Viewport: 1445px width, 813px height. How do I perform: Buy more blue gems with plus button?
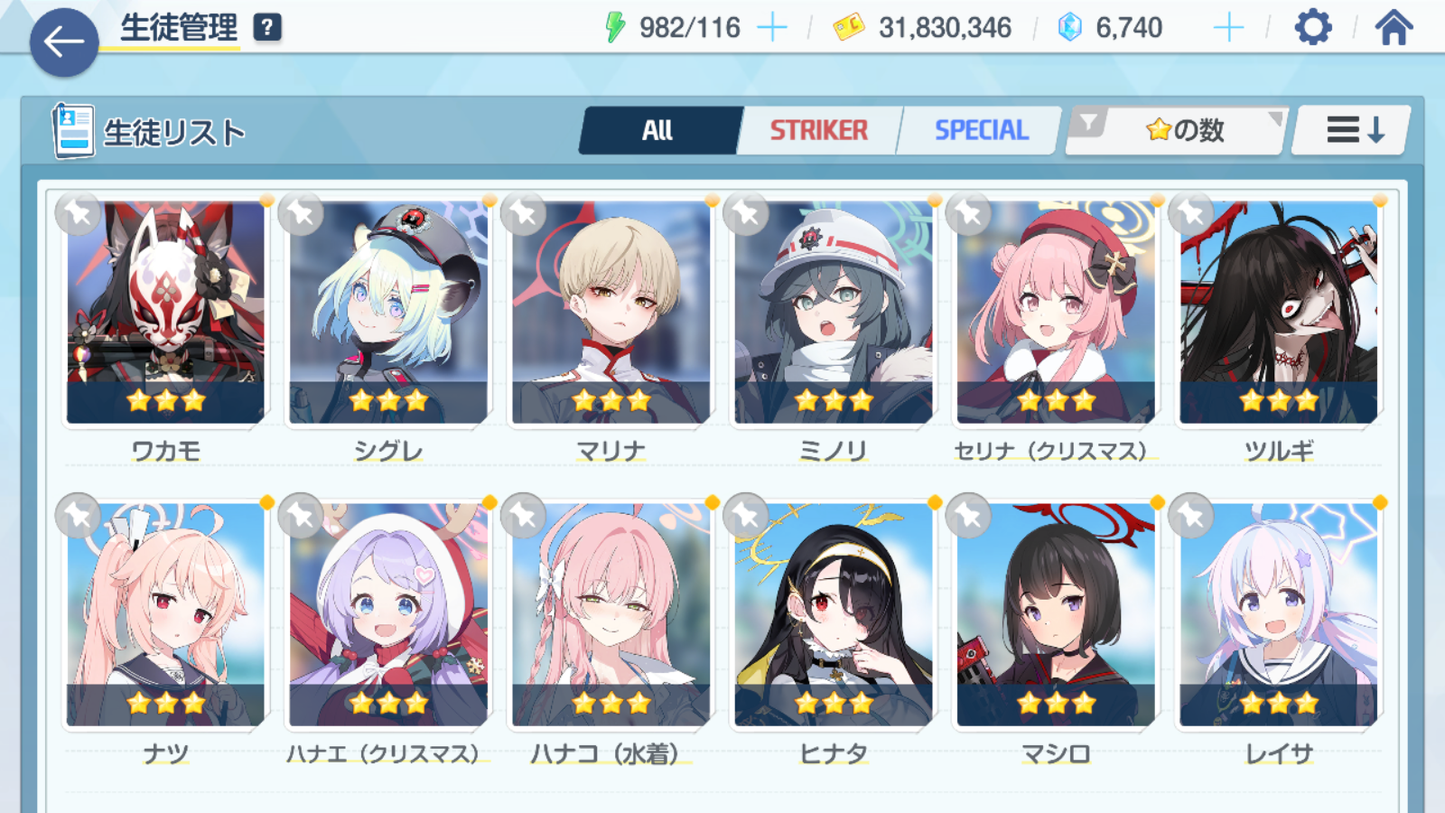tap(1228, 28)
